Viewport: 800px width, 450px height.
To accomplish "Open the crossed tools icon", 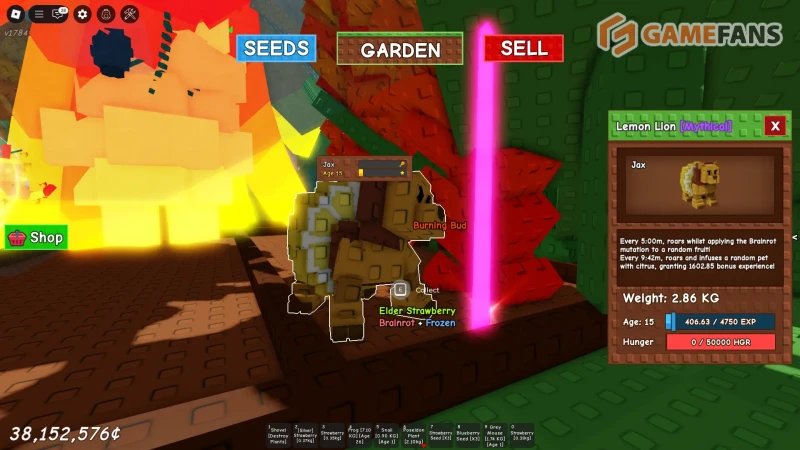I will tap(130, 14).
